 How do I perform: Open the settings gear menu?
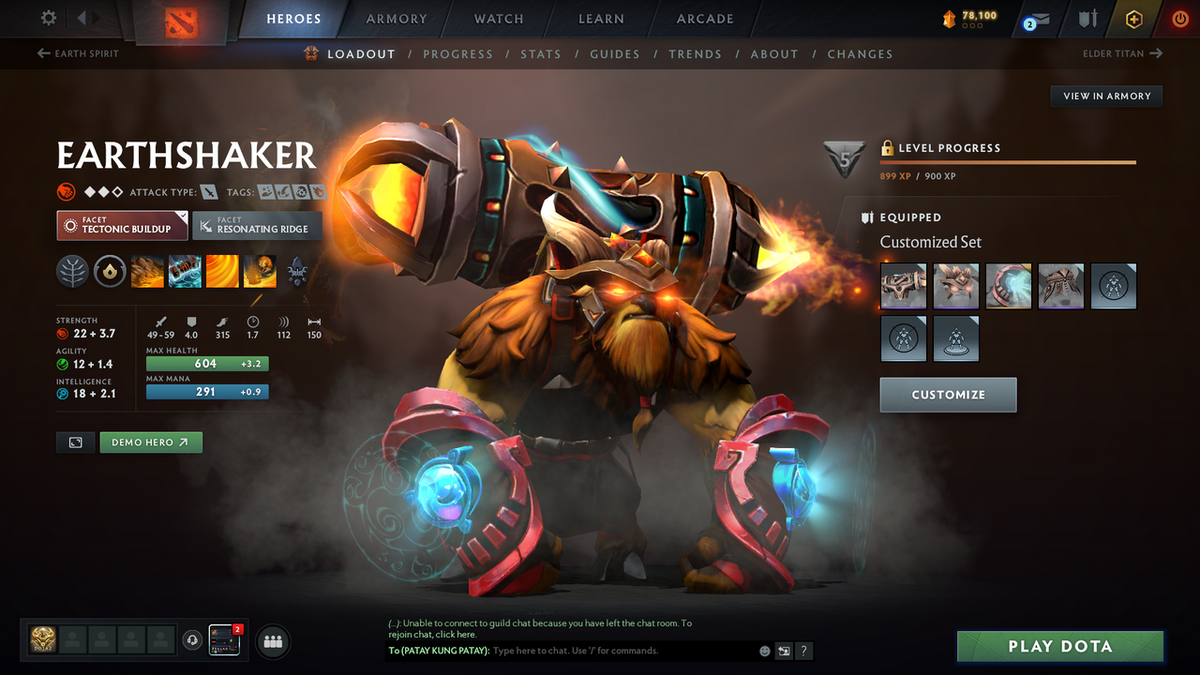[49, 19]
